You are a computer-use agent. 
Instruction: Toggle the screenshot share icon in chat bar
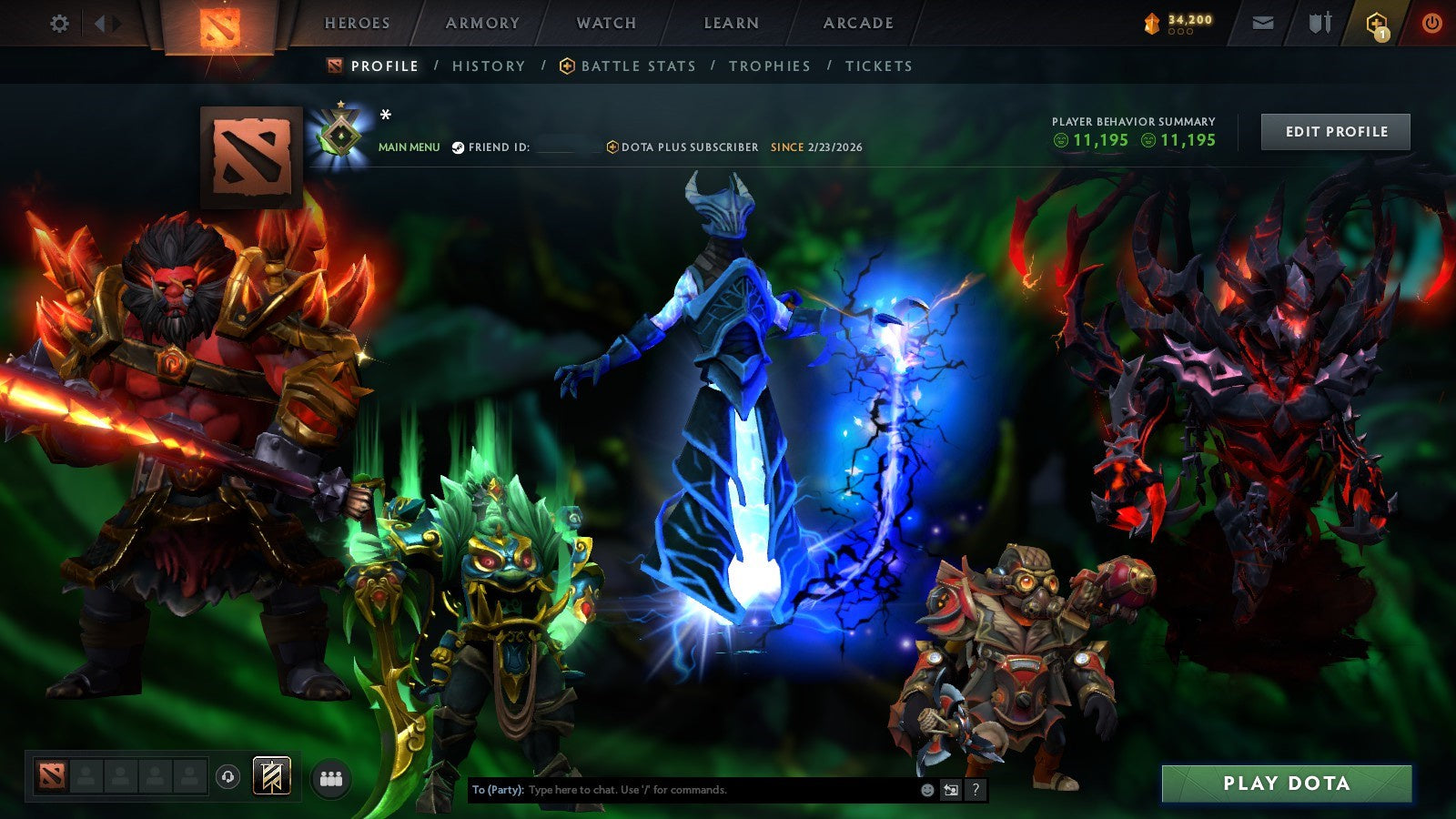pyautogui.click(x=951, y=791)
